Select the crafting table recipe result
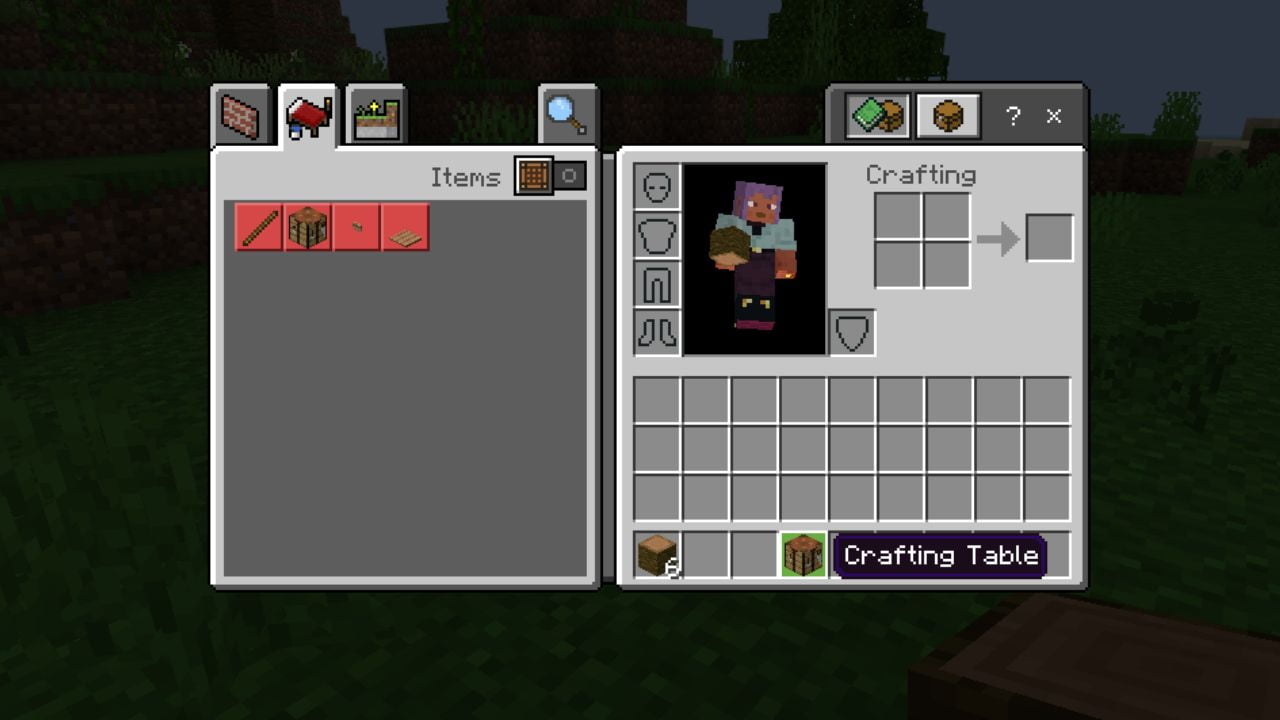The height and width of the screenshot is (720, 1280). [x=308, y=228]
